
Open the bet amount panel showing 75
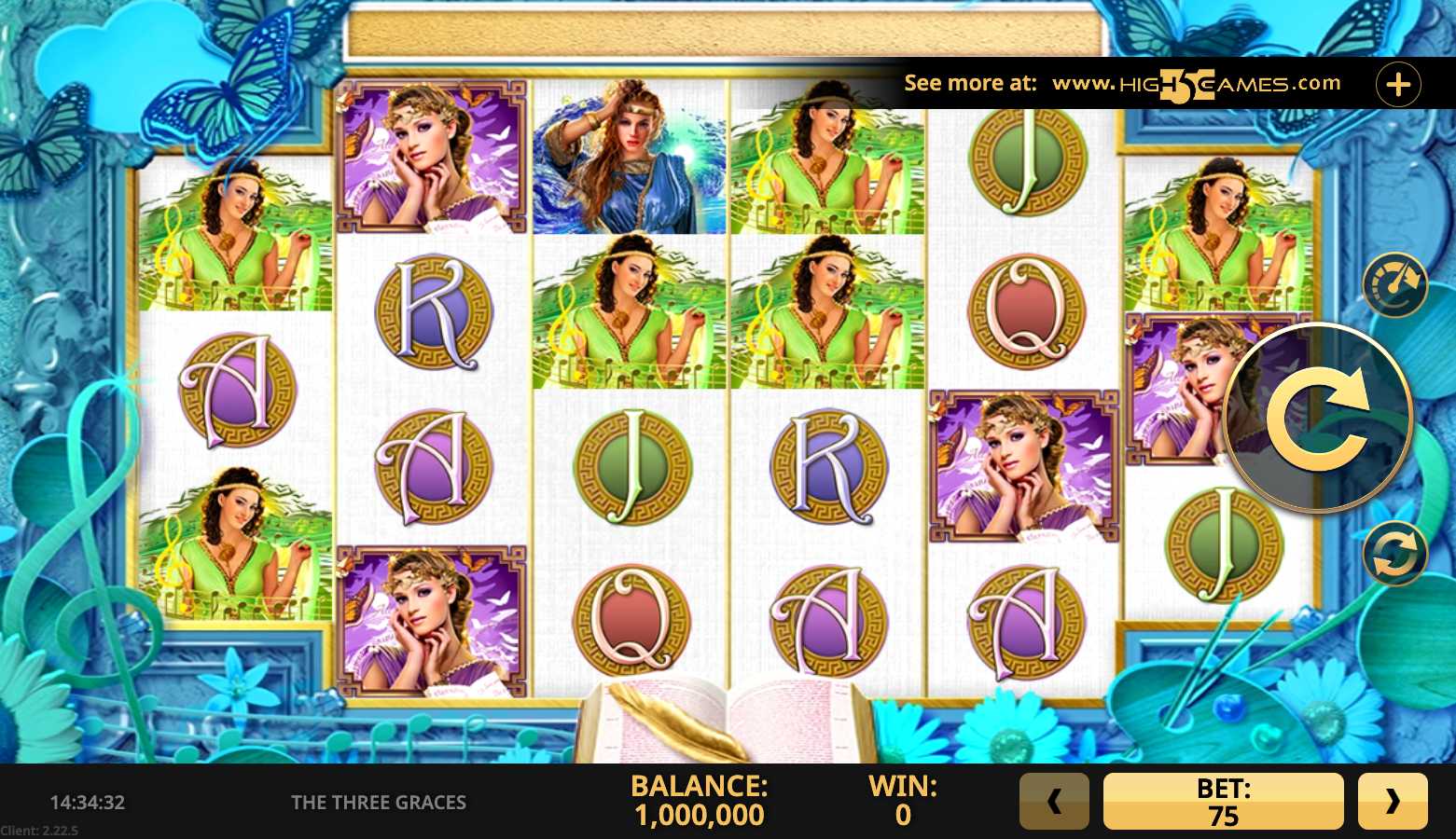[x=1223, y=801]
